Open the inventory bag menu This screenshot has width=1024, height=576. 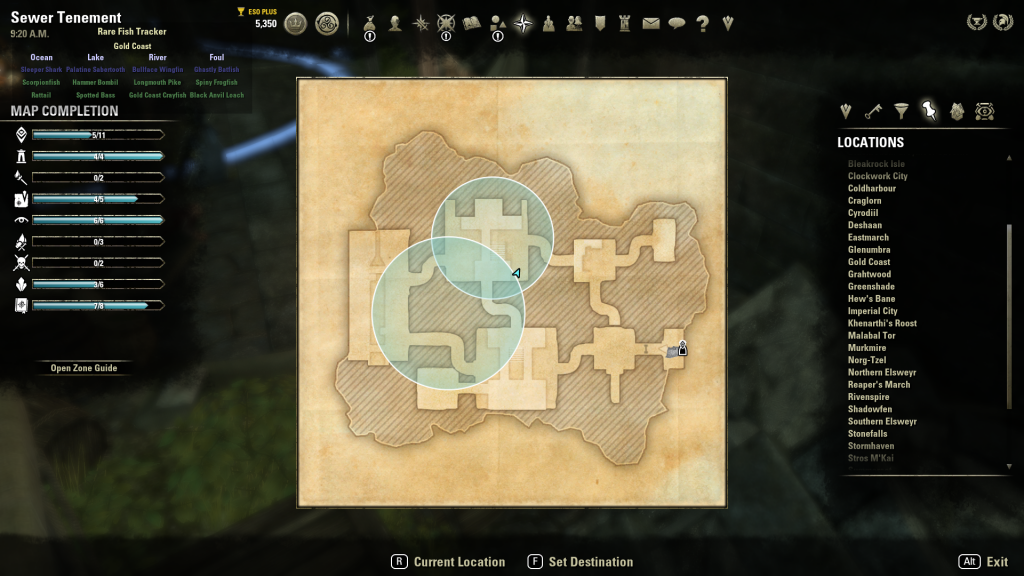click(369, 23)
